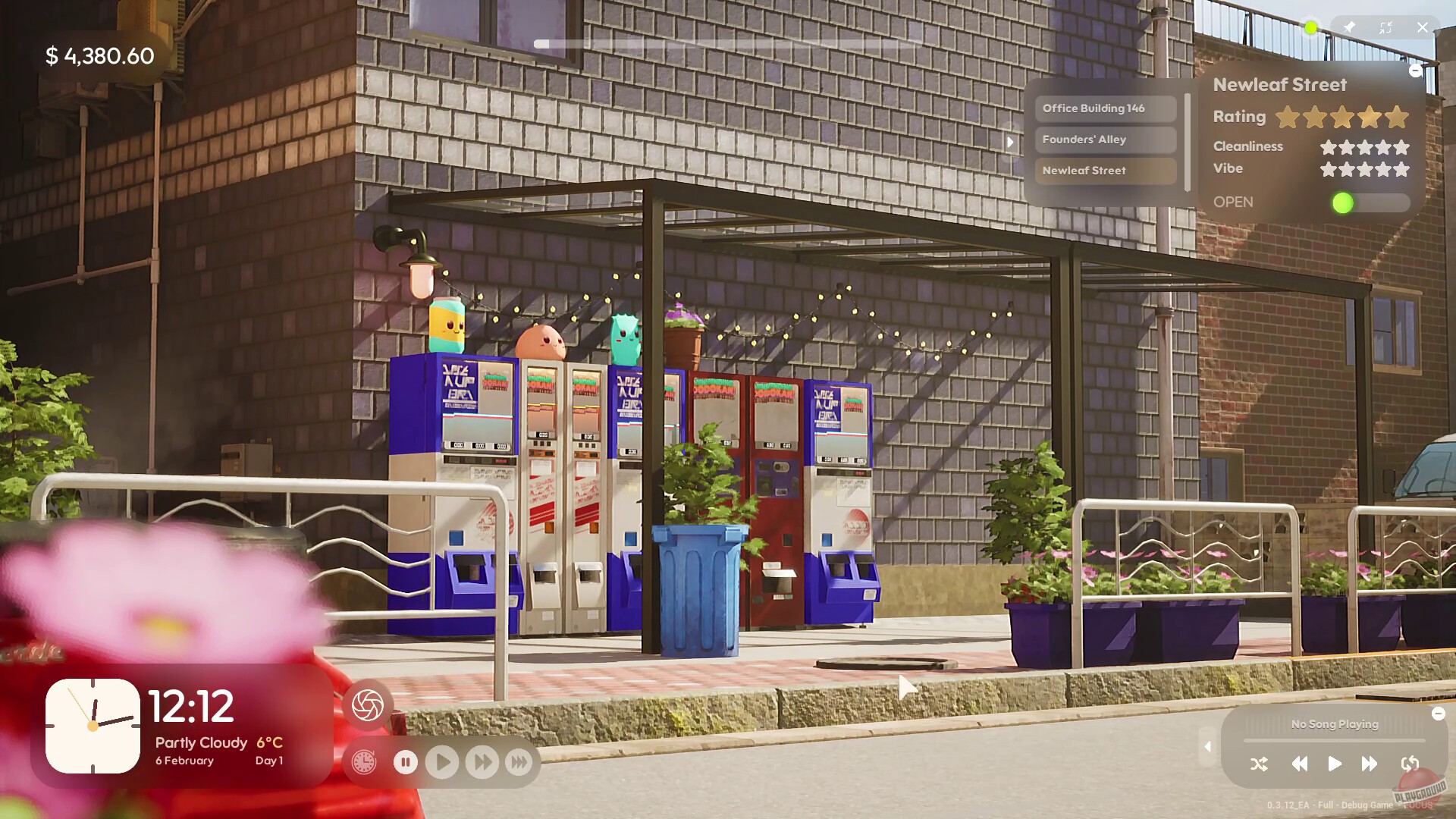Collapse the music player with the minus control
Screen dimensions: 1456x819
point(1439,714)
